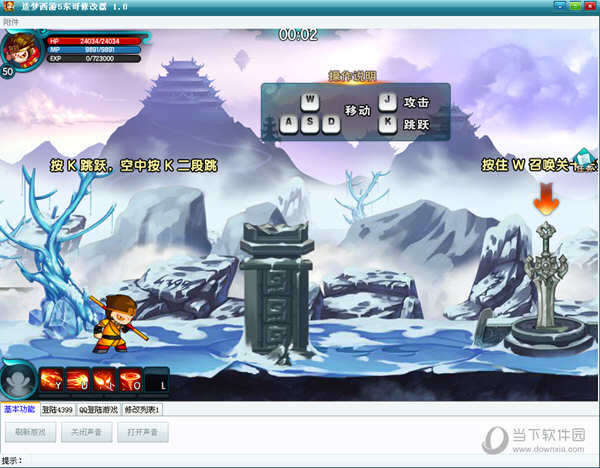600x468 pixels.
Task: Switch to the 基本功能 tab
Action: [19, 409]
